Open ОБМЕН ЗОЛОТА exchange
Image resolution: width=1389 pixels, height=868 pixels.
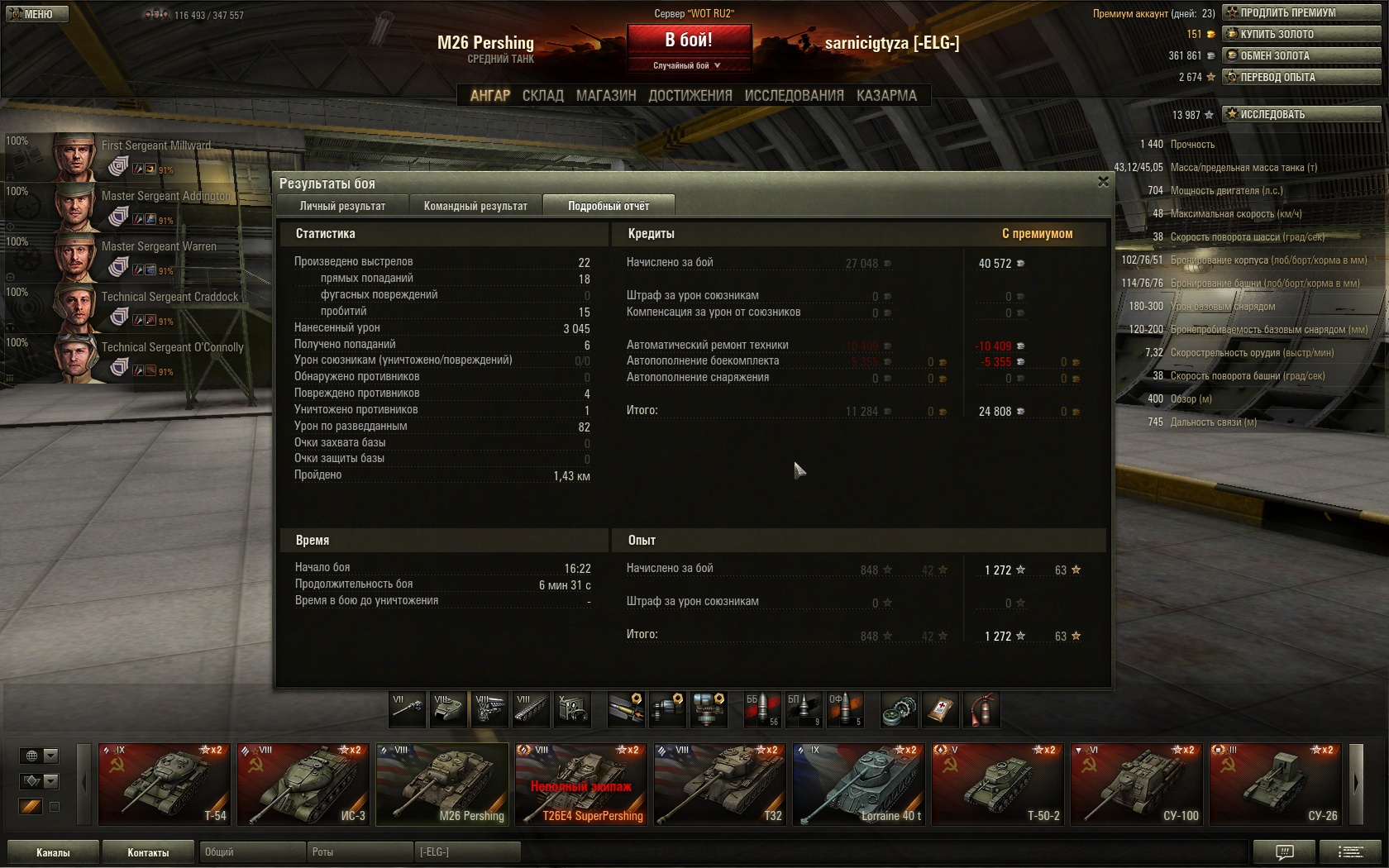coord(1301,55)
